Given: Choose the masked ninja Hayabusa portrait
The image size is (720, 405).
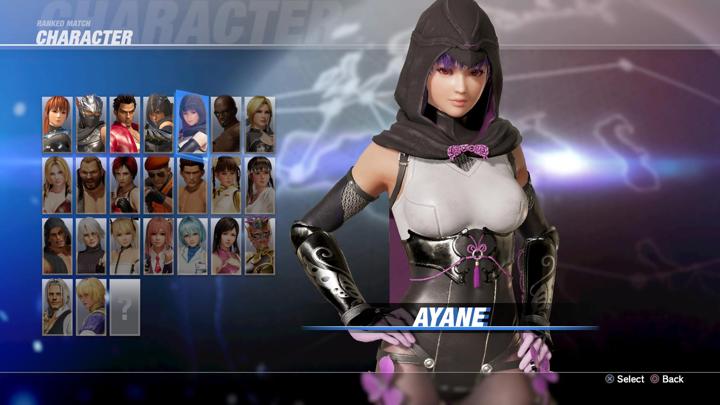Looking at the screenshot, I should [91, 124].
